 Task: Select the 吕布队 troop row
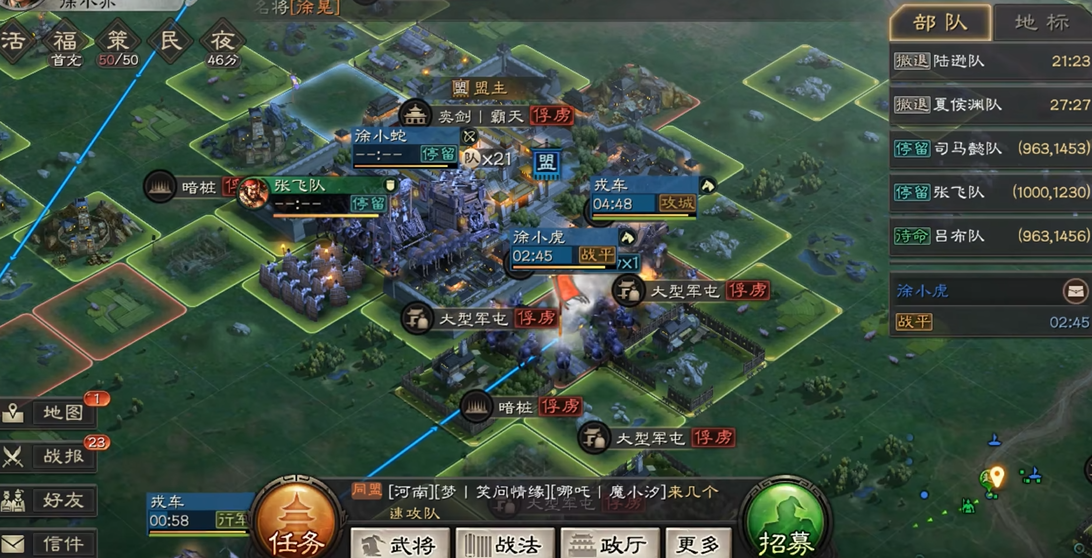[990, 237]
